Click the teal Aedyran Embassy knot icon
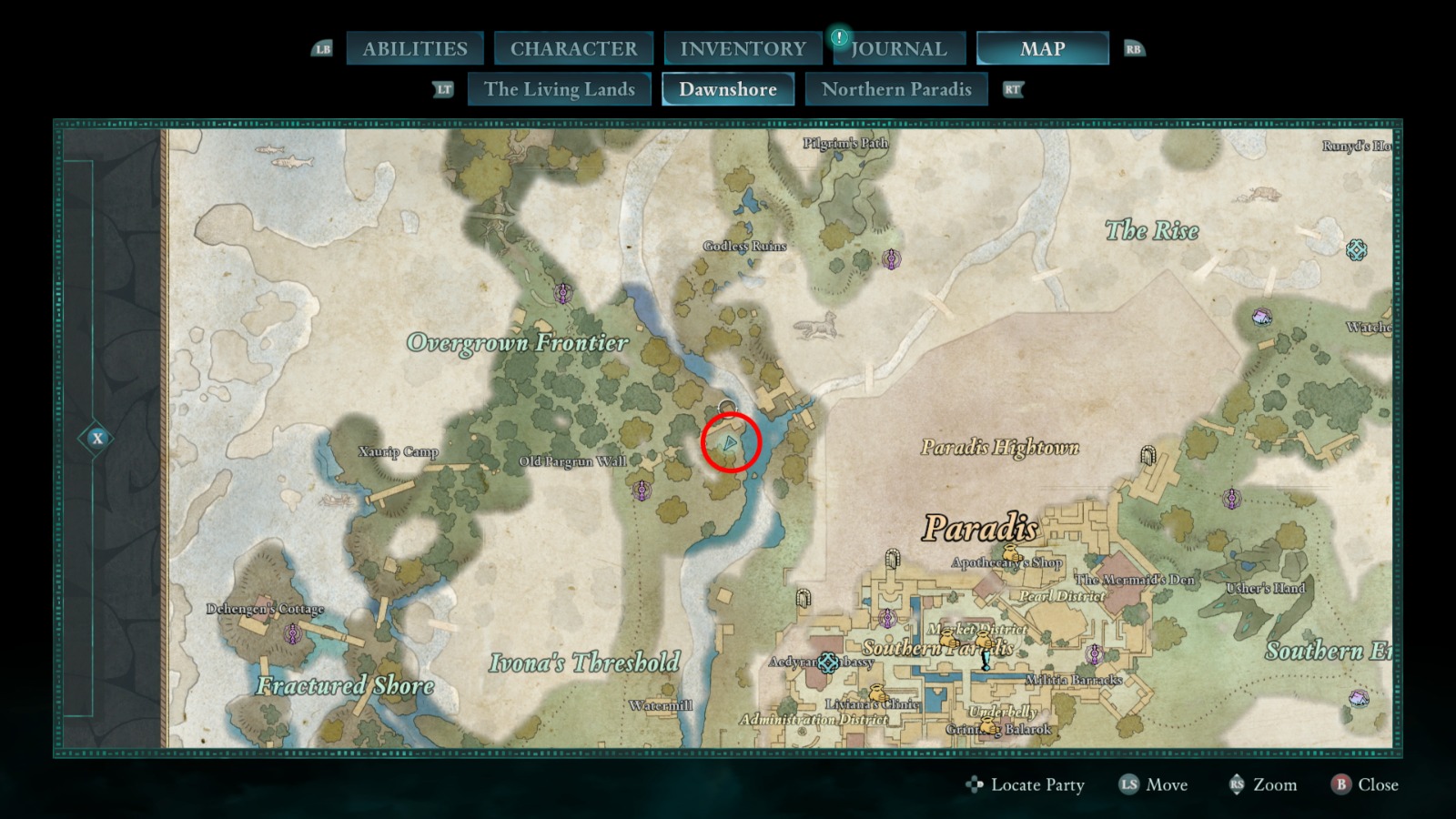This screenshot has width=1456, height=819. [x=827, y=662]
